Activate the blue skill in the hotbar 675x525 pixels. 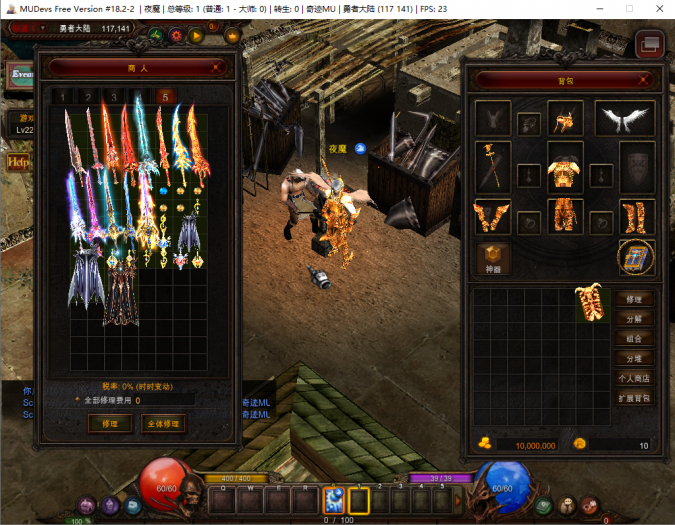333,498
